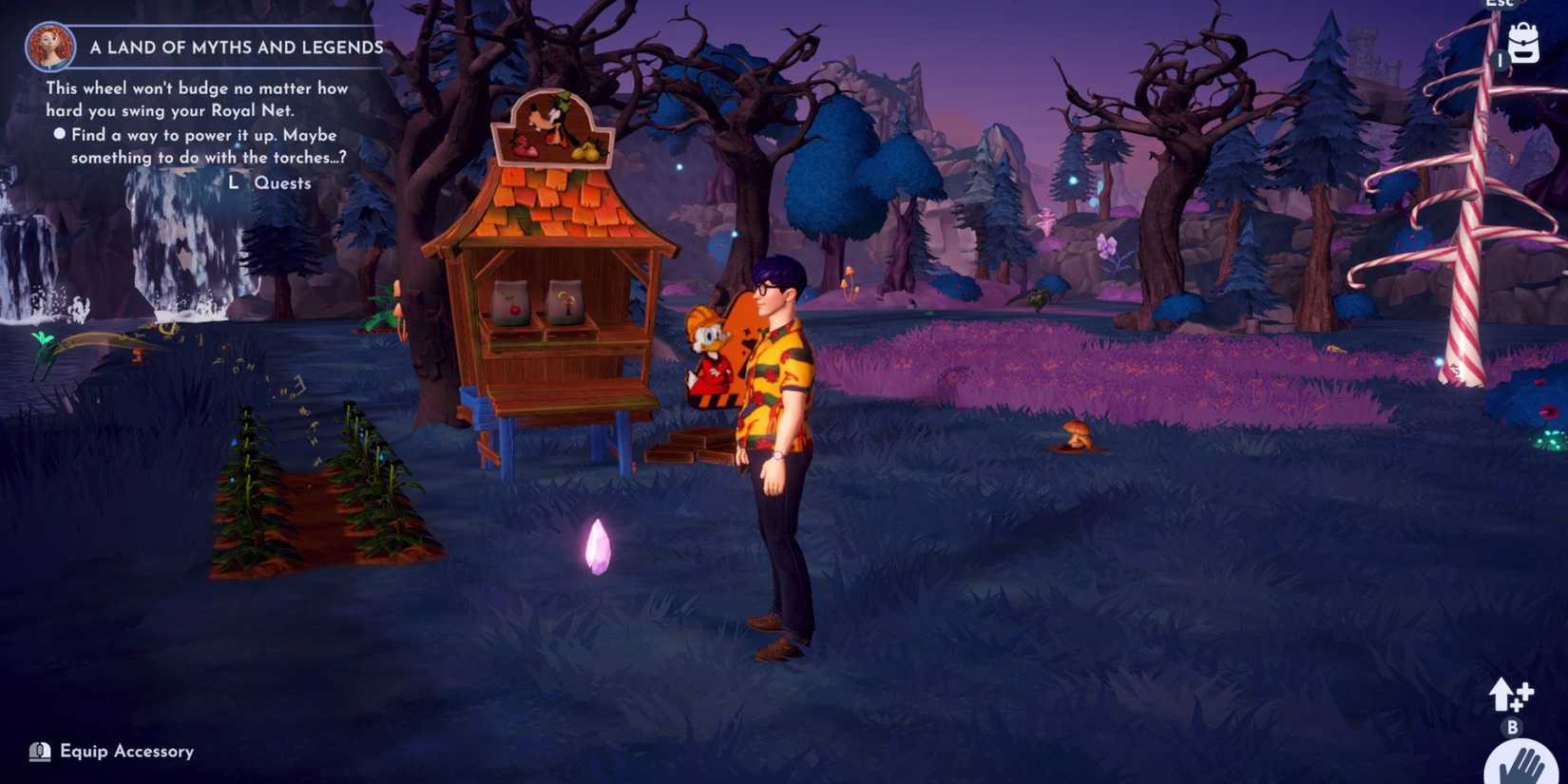Image resolution: width=1568 pixels, height=784 pixels.
Task: Click the cherry seed bag on Goofy's stall
Action: (510, 302)
